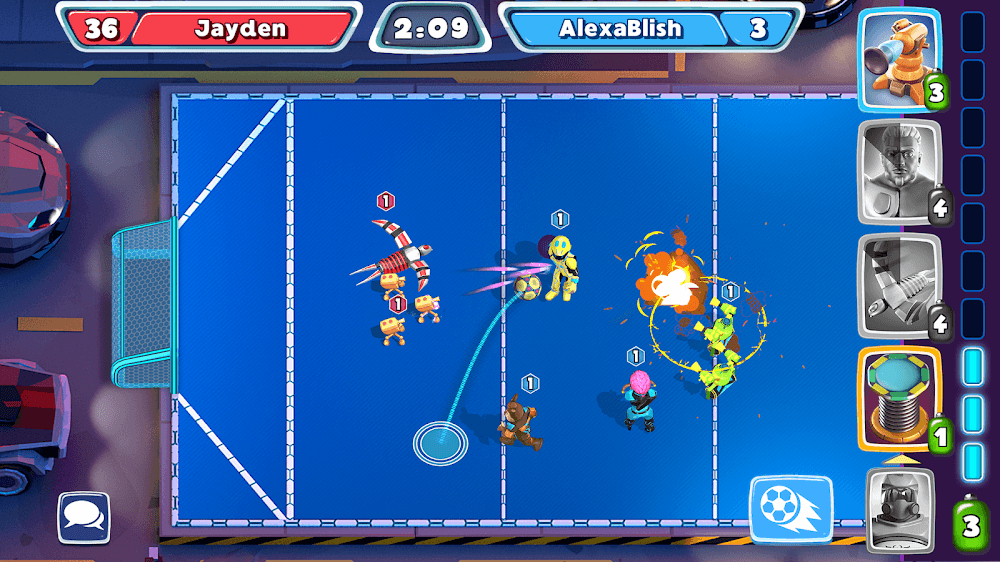Tap the gas mask next-card preview
This screenshot has width=1000, height=562.
[x=900, y=510]
